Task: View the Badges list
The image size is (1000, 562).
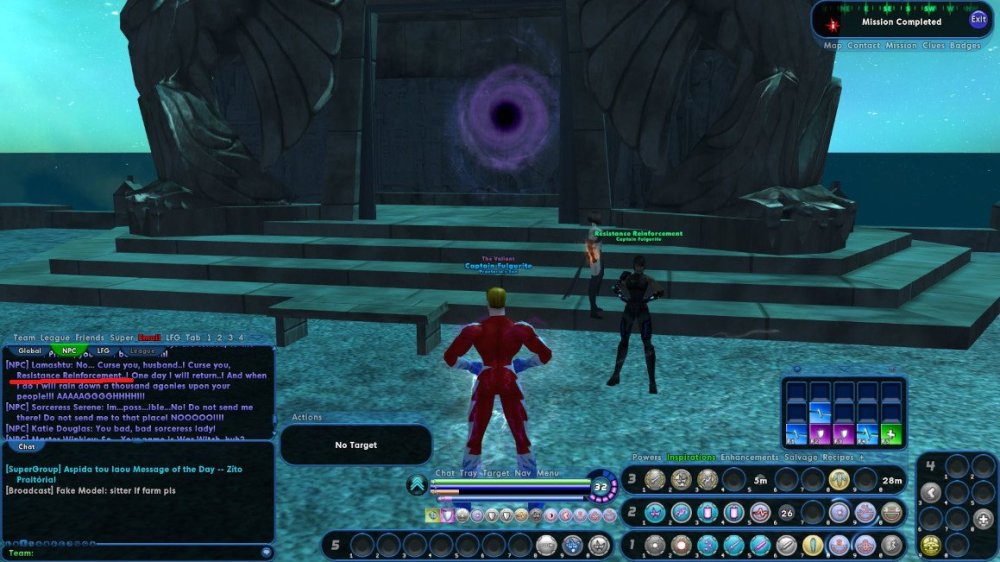Action: pyautogui.click(x=965, y=46)
